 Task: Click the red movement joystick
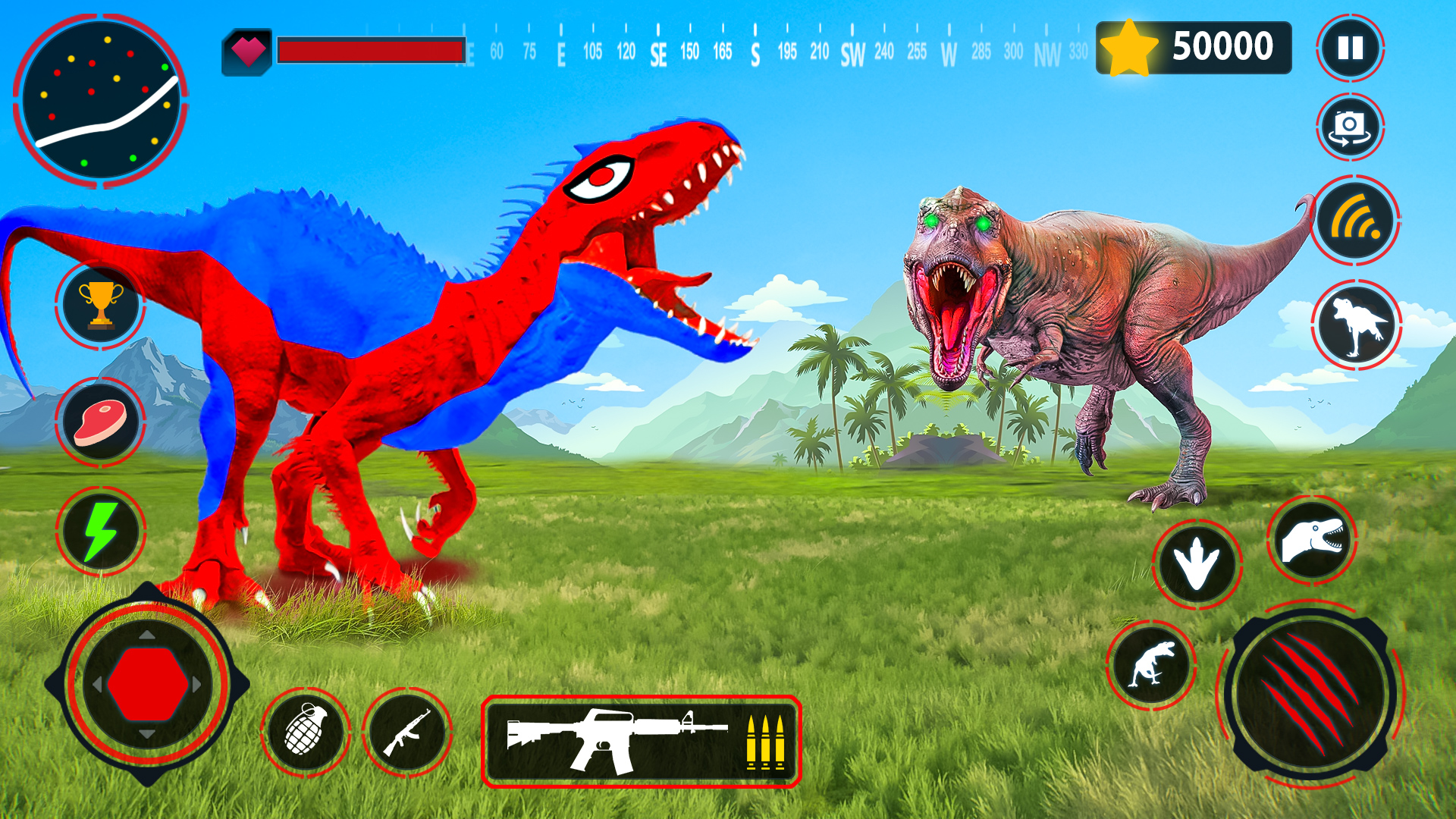pyautogui.click(x=147, y=684)
